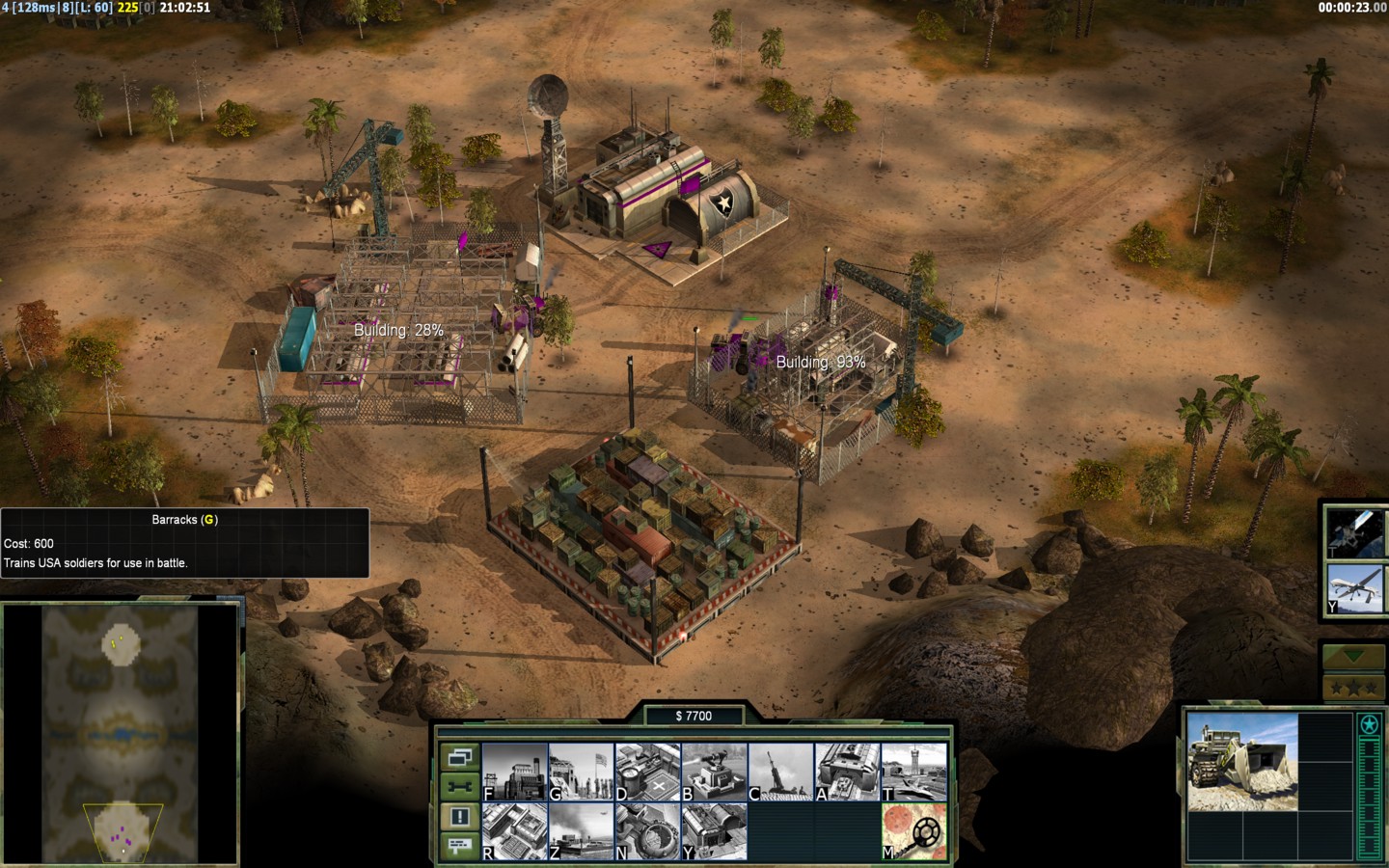Pick the missile launcher defense icon (C)
Image resolution: width=1389 pixels, height=868 pixels.
[781, 772]
